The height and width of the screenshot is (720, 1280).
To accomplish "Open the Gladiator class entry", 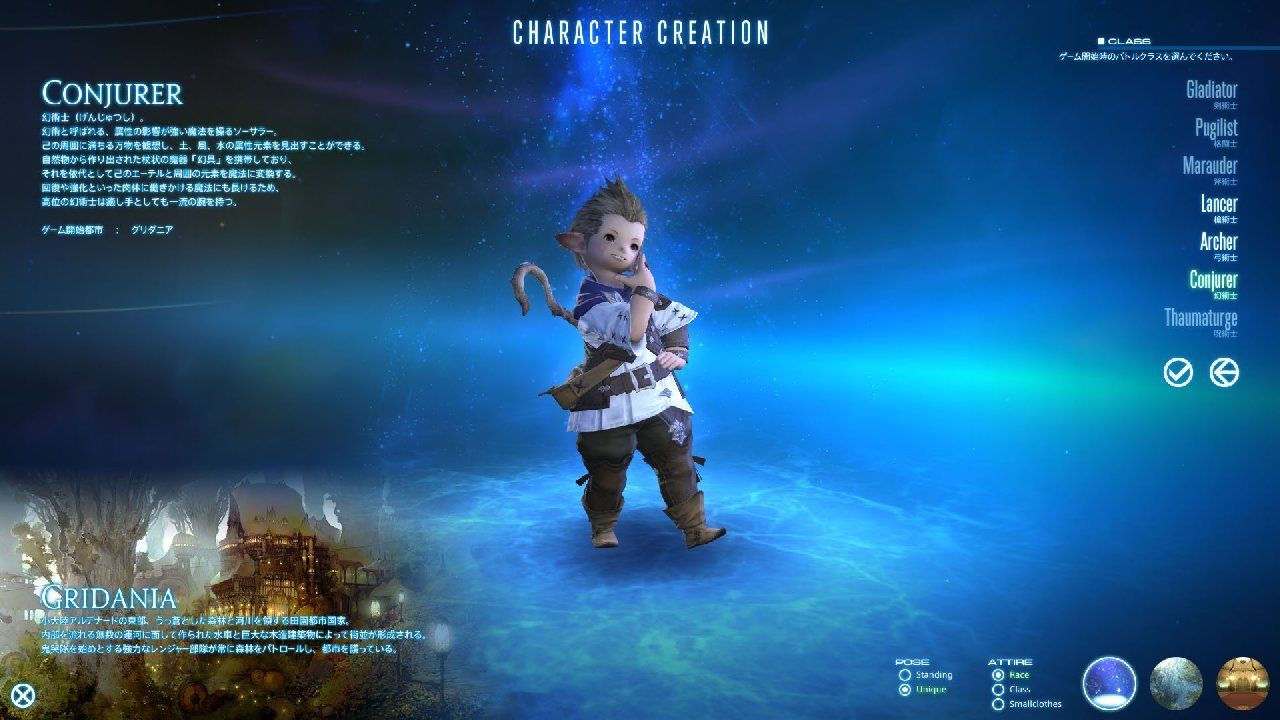I will 1210,90.
